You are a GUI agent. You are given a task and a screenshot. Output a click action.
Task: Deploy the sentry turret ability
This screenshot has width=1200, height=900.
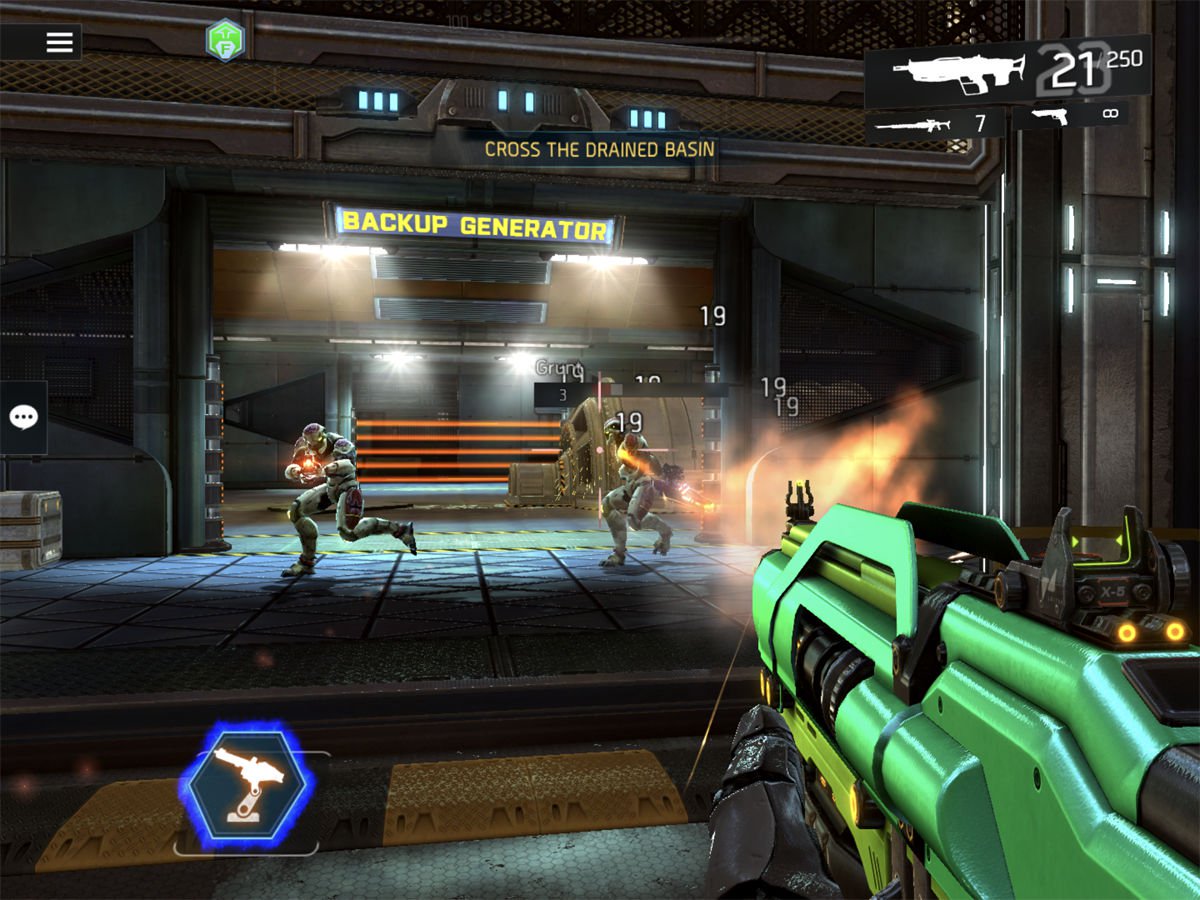[x=246, y=788]
